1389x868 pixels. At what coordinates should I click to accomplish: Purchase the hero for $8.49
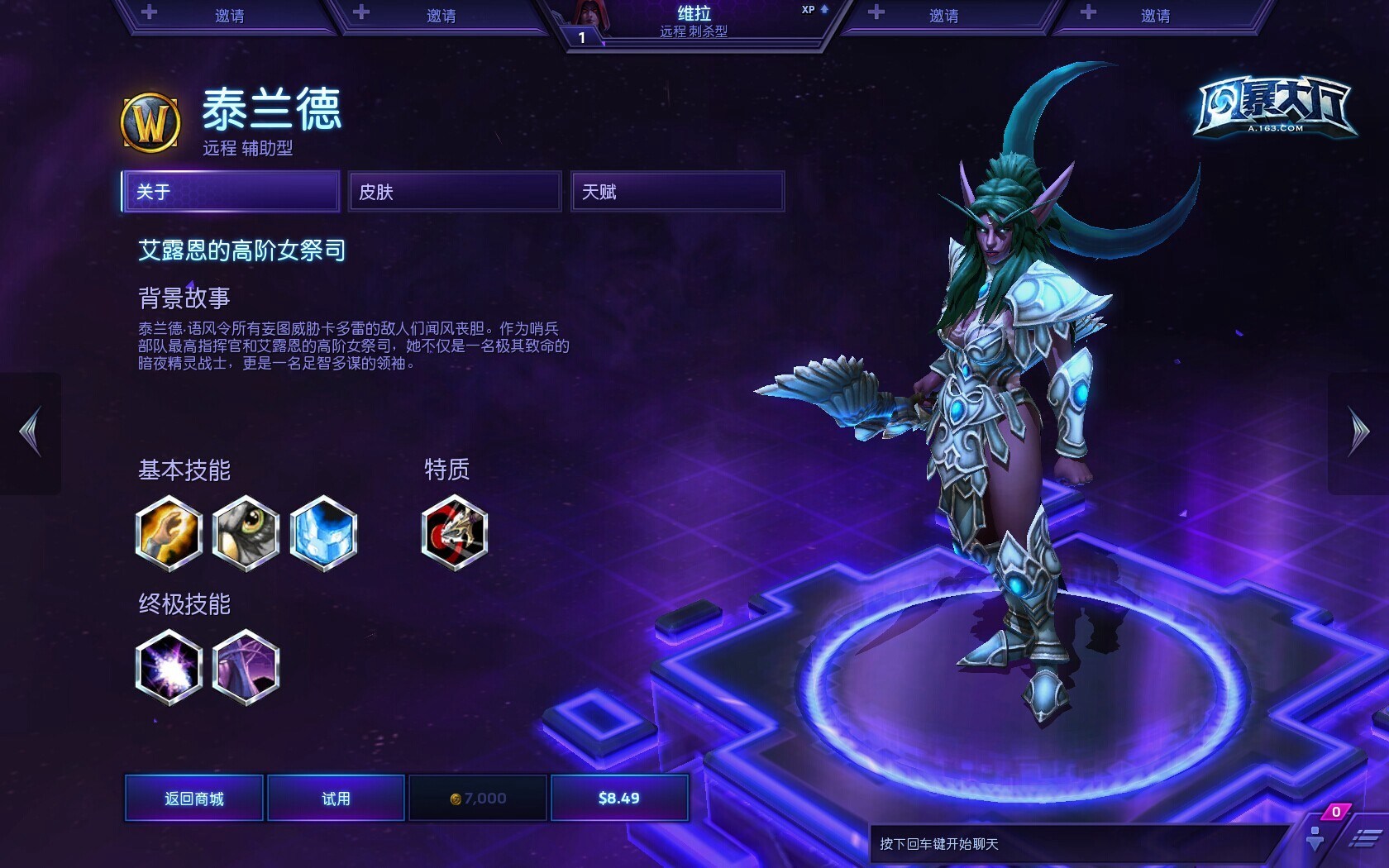point(619,798)
